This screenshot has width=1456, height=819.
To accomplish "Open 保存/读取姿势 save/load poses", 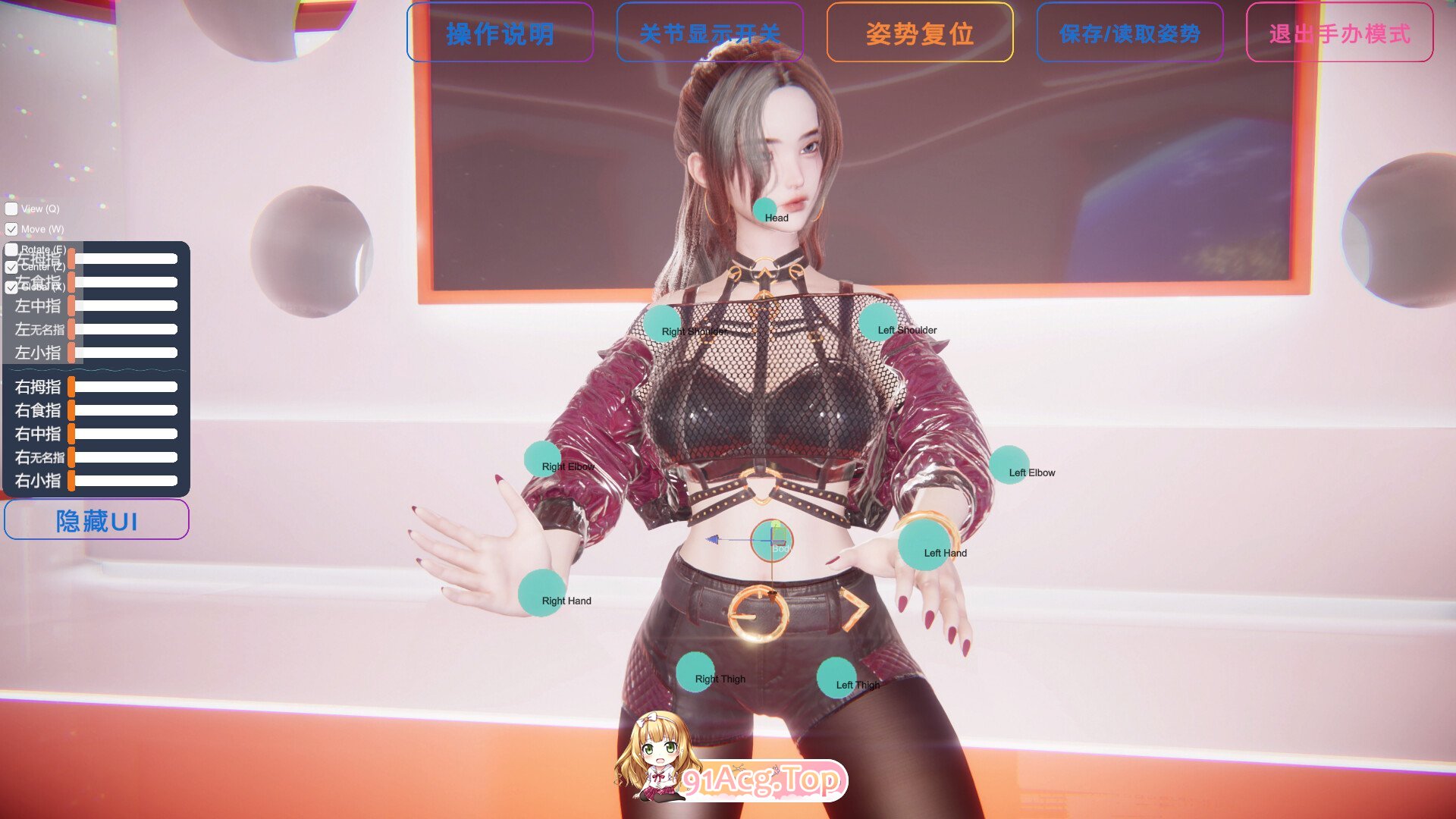I will pos(1130,33).
